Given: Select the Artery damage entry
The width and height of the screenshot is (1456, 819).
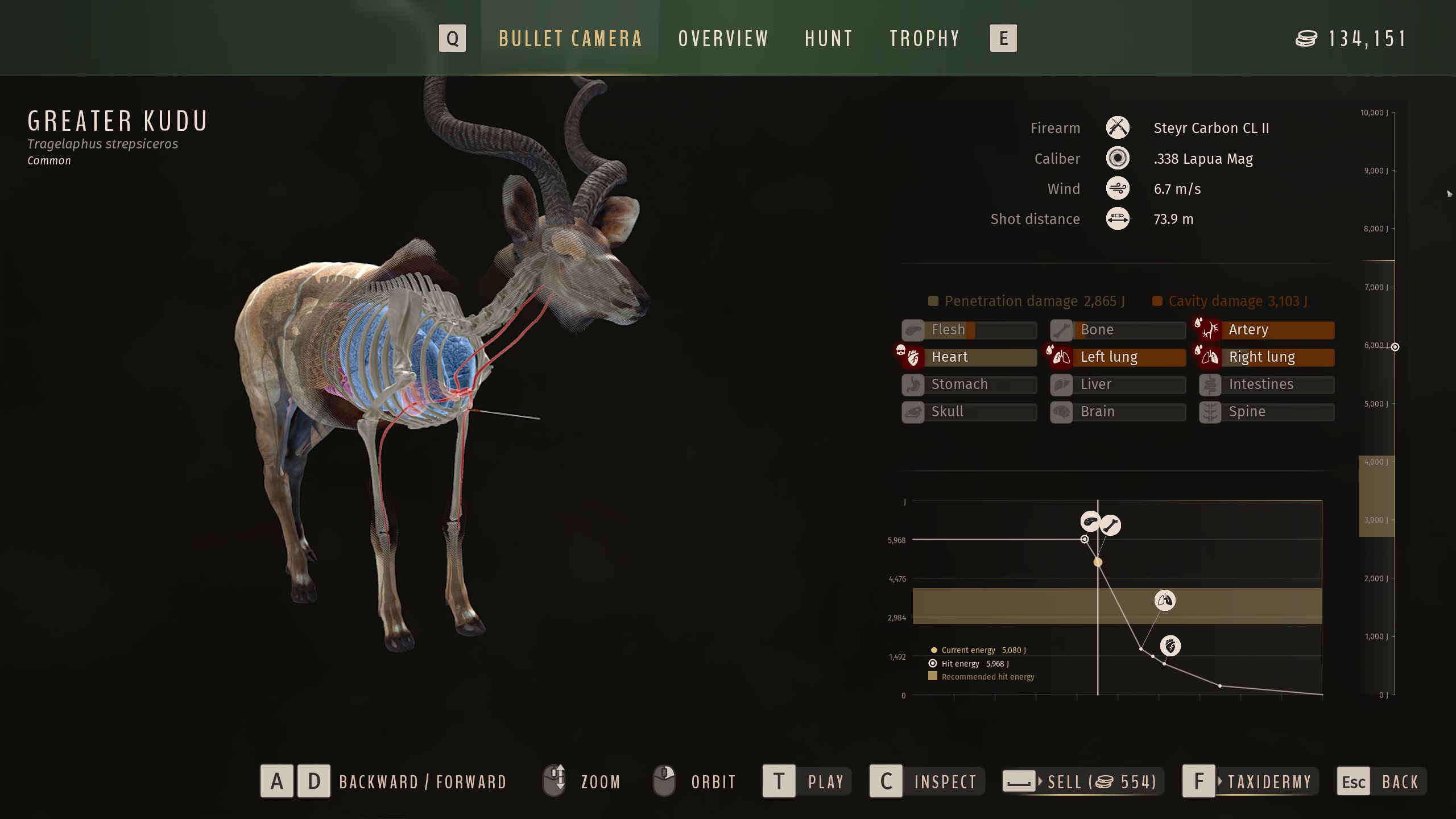Looking at the screenshot, I should (x=1267, y=330).
